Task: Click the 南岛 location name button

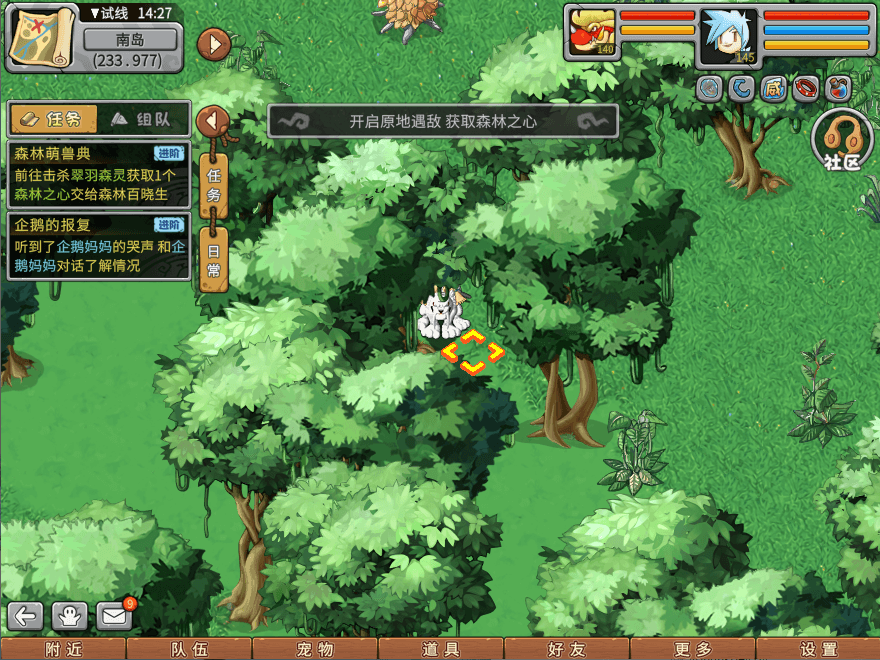Action: tap(130, 41)
